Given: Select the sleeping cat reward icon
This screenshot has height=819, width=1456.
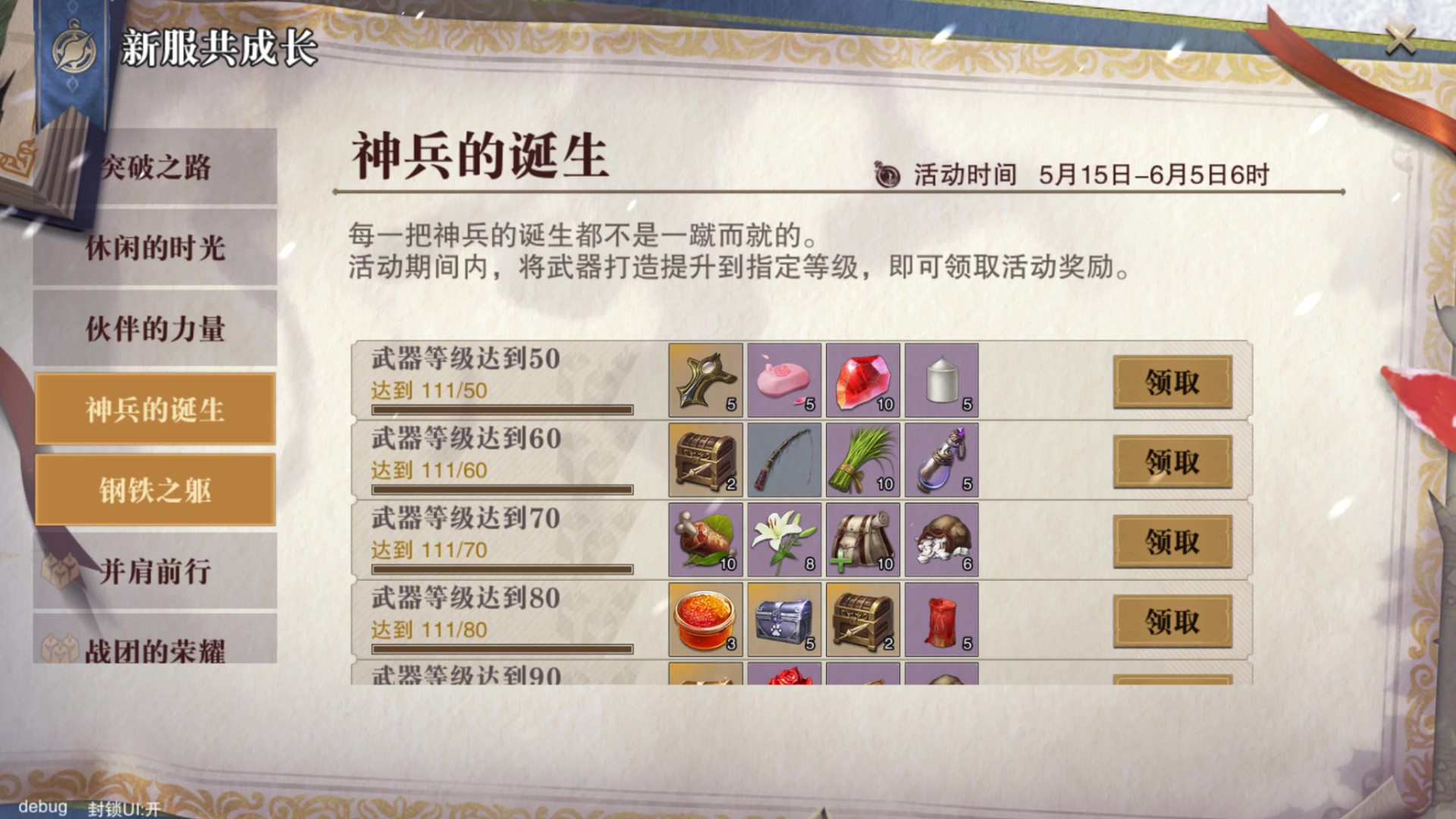Looking at the screenshot, I should click(940, 539).
